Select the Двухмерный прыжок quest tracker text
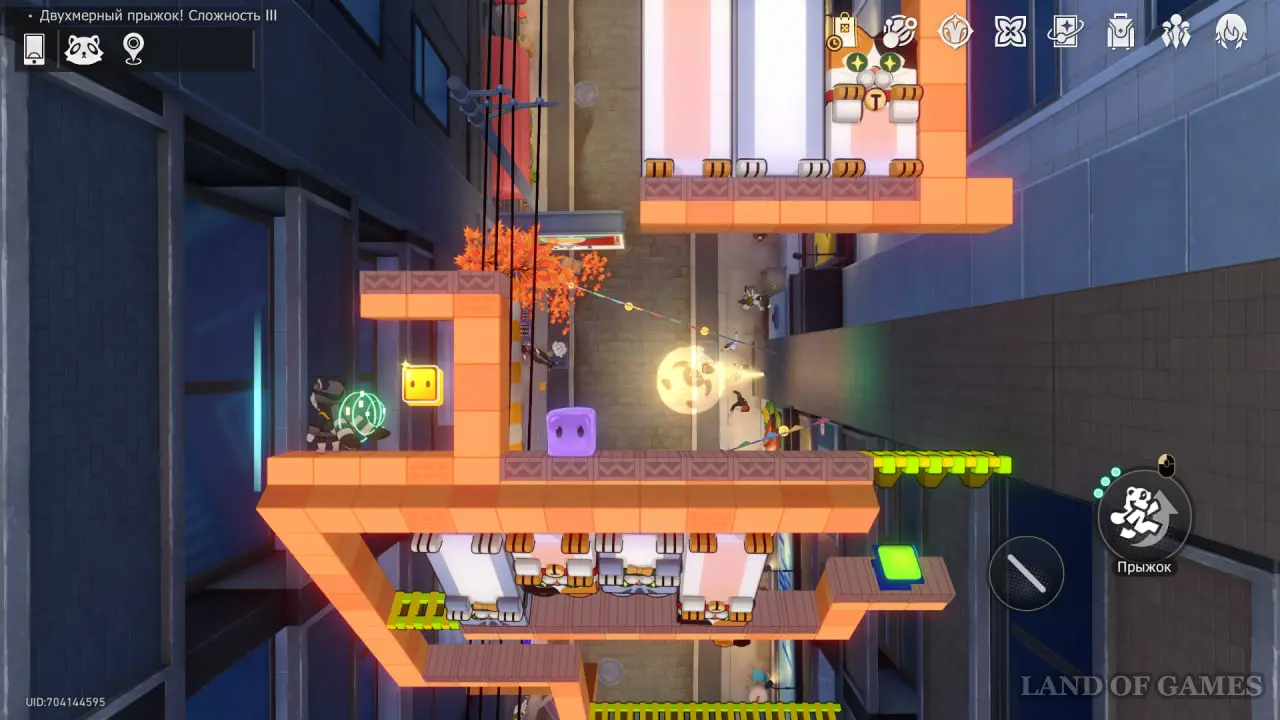Viewport: 1280px width, 720px height. (x=158, y=15)
